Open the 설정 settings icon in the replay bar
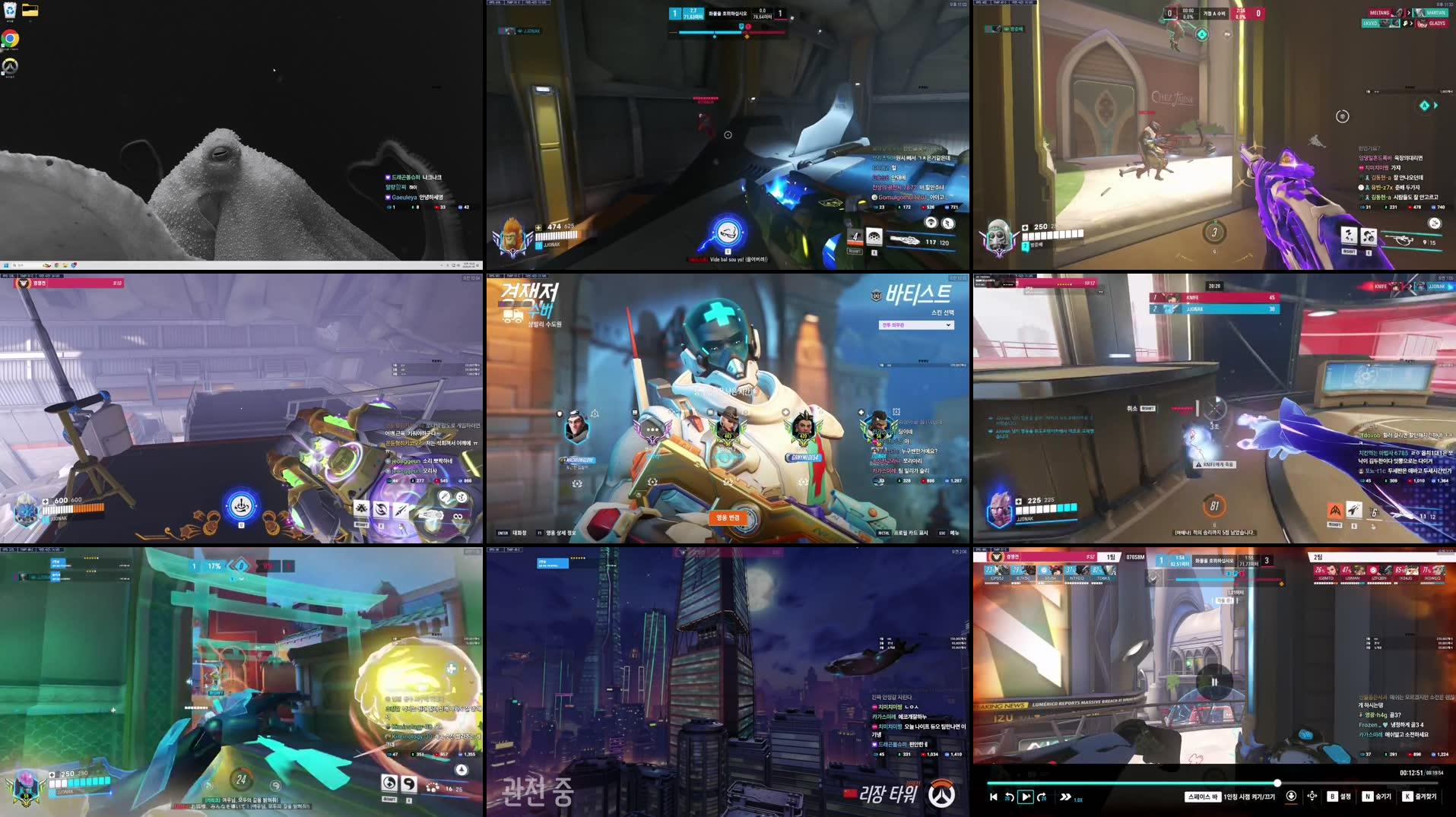The height and width of the screenshot is (817, 1456). (x=1340, y=797)
